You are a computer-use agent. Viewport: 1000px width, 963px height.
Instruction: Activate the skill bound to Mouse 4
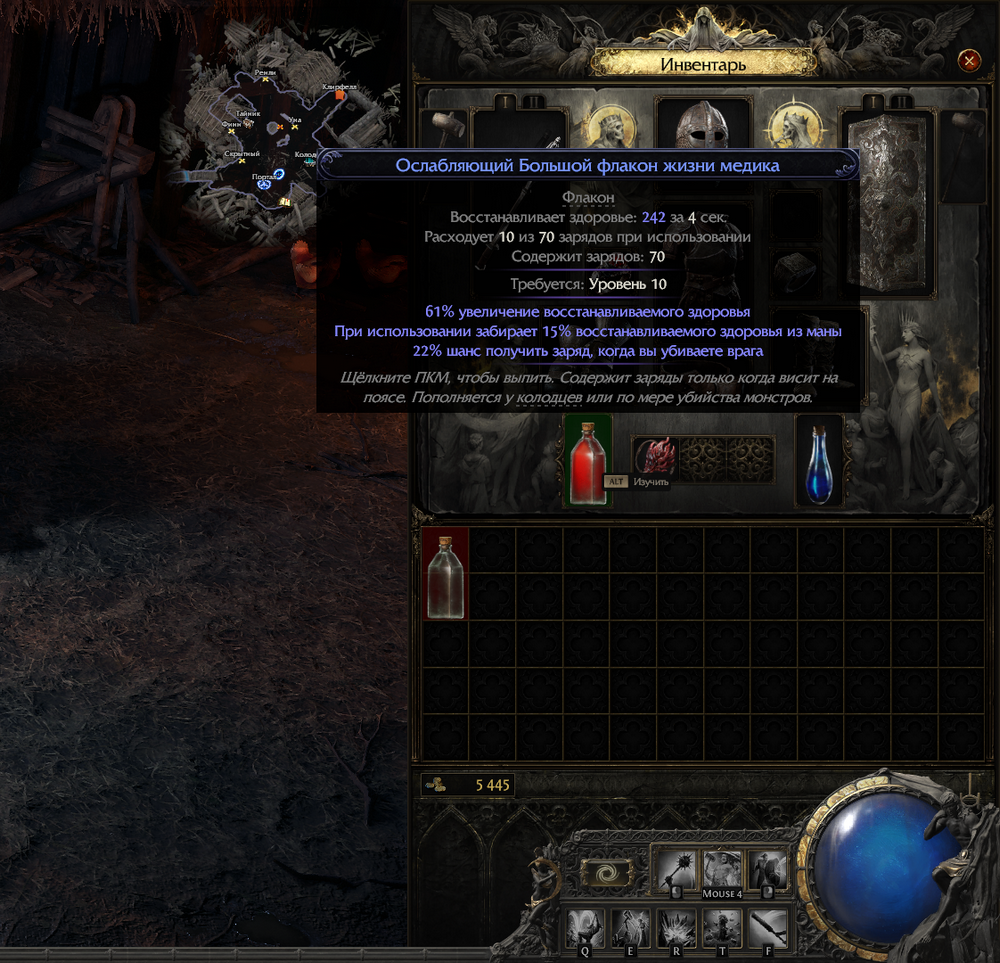click(722, 870)
